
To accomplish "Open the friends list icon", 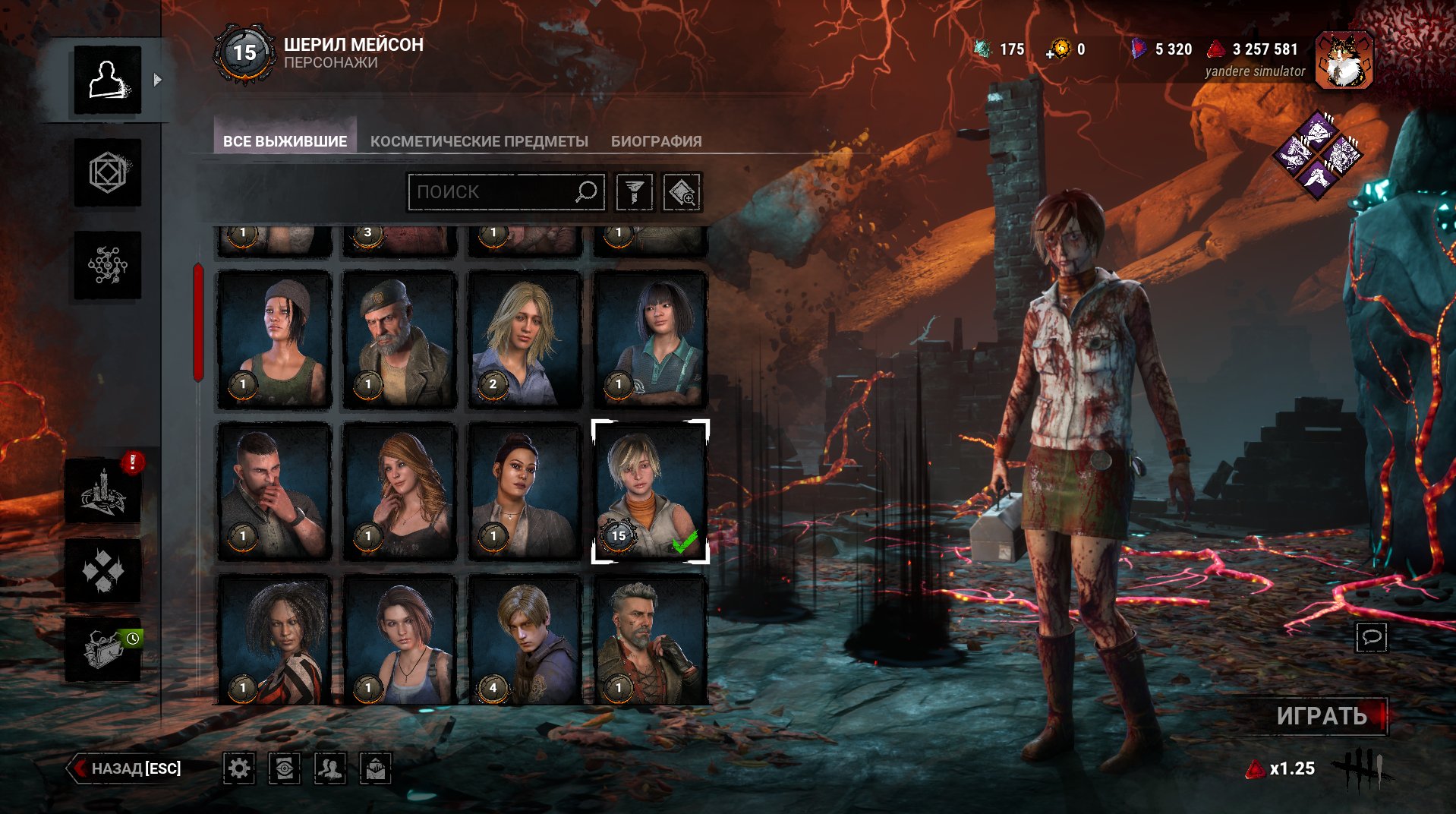I will (330, 769).
